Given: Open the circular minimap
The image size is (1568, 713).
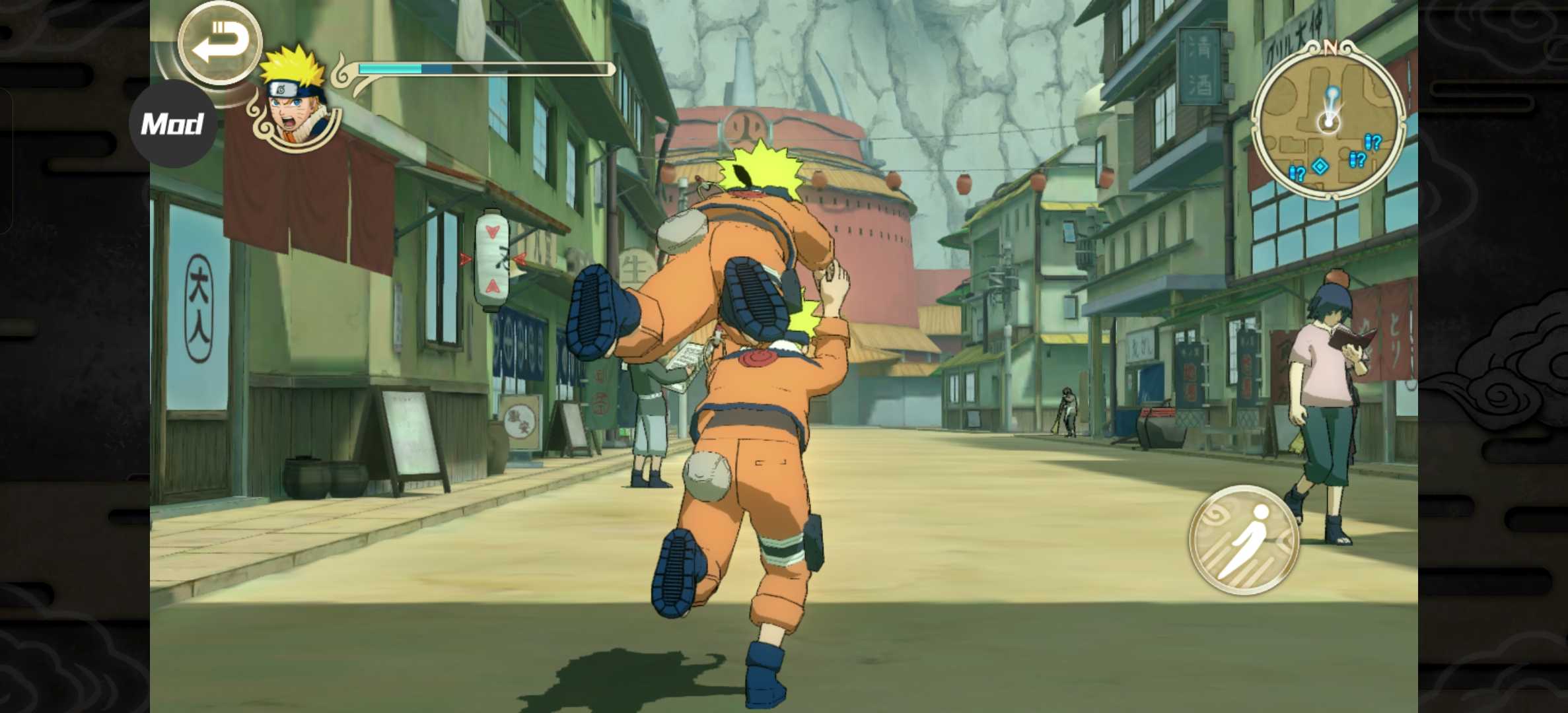Looking at the screenshot, I should pos(1328,121).
